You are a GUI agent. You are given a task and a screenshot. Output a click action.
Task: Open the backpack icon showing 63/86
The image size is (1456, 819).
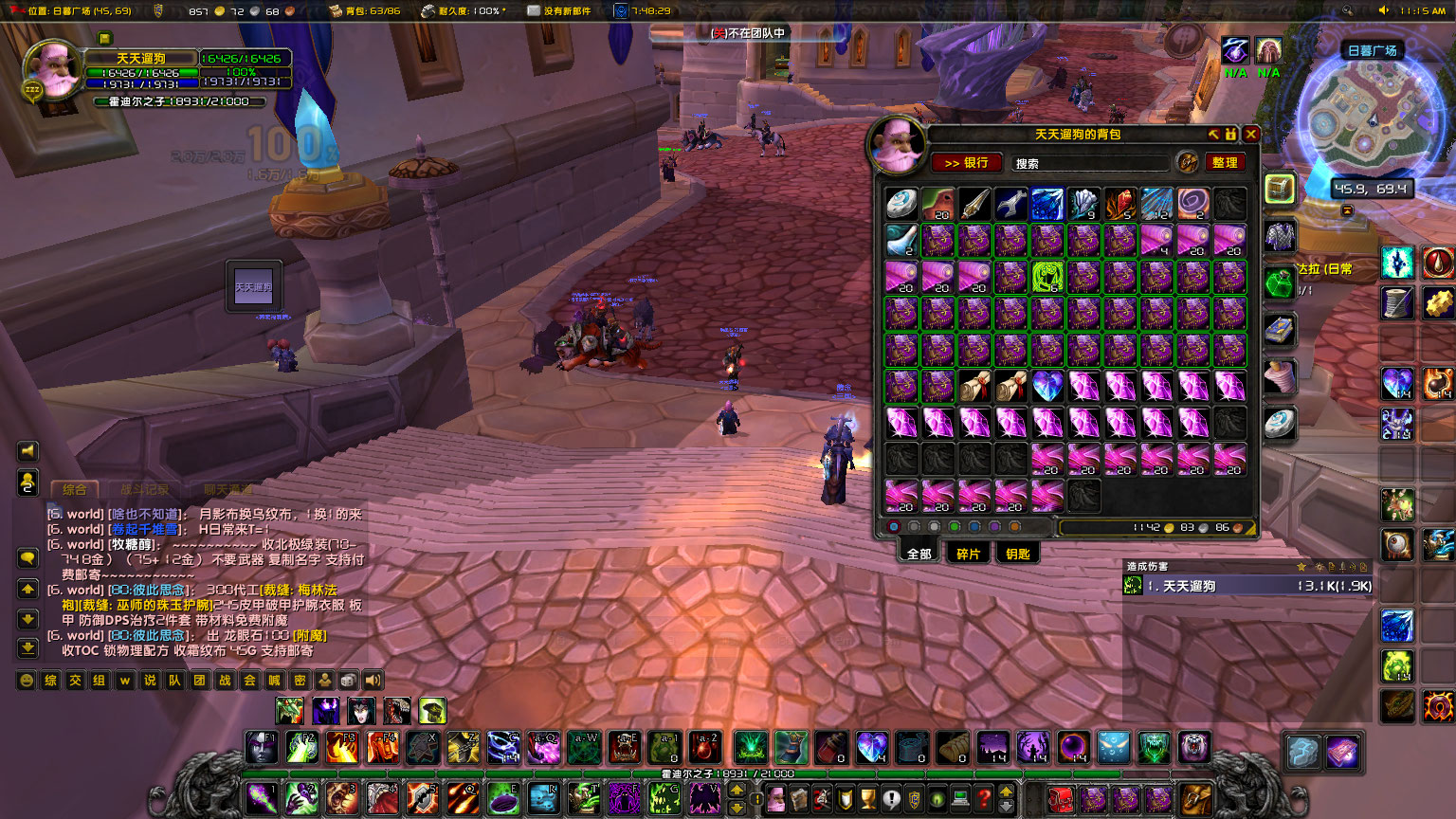point(334,11)
